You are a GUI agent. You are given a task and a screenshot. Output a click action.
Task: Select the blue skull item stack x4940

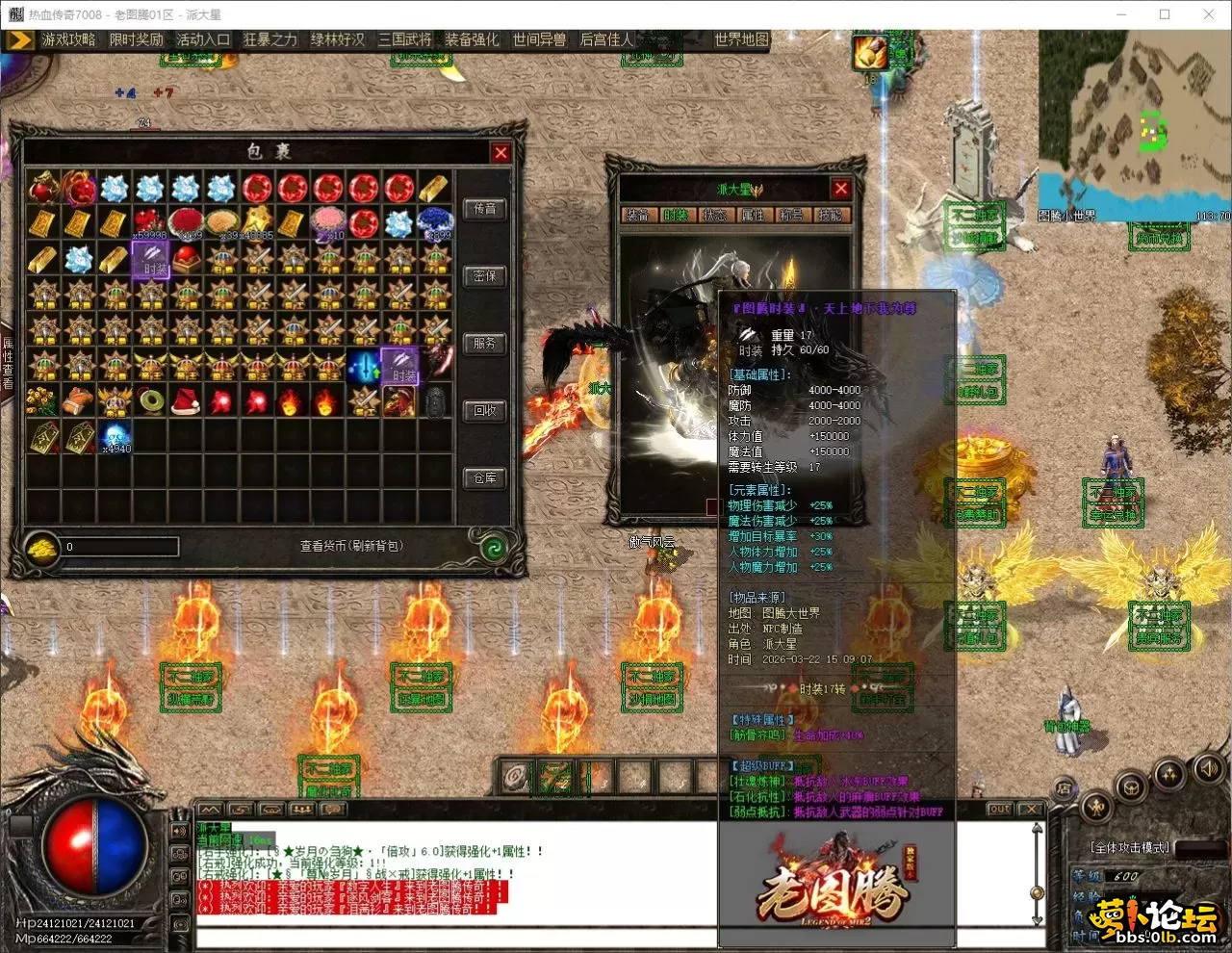[115, 435]
